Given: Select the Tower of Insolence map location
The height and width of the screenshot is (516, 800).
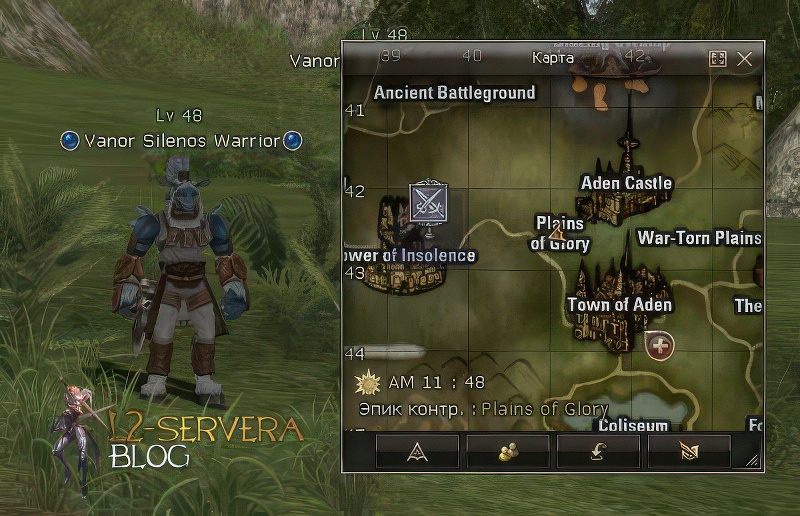Looking at the screenshot, I should (x=409, y=256).
